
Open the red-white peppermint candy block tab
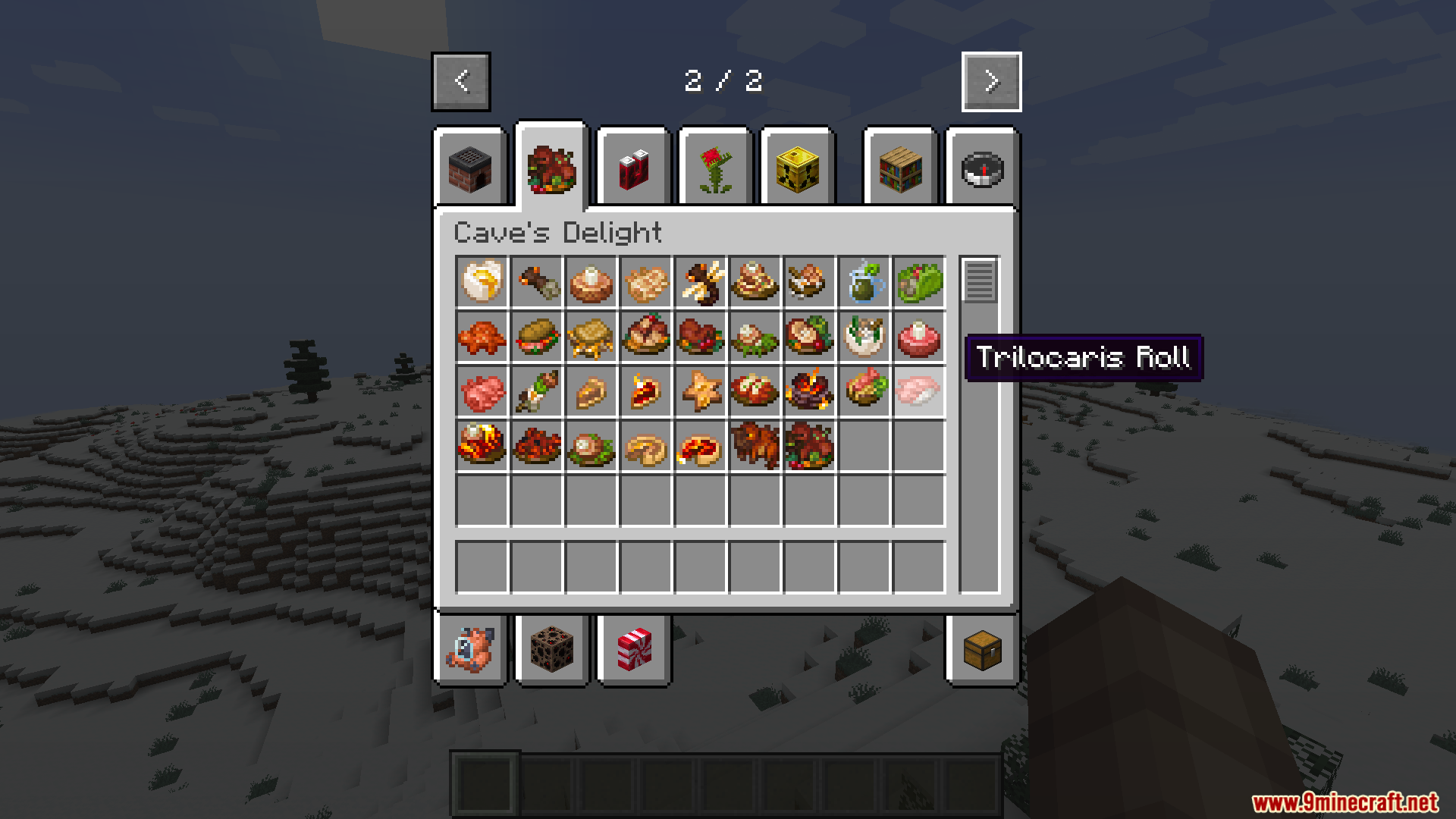point(633,649)
